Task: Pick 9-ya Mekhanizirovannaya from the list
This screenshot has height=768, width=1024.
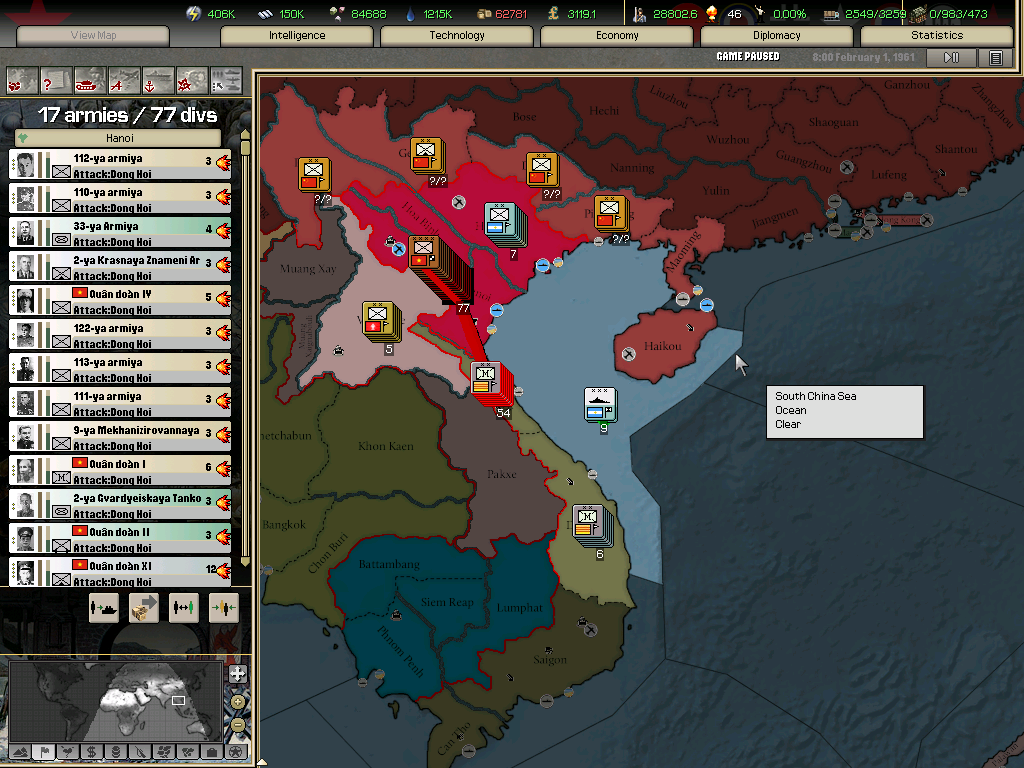Action: point(120,436)
